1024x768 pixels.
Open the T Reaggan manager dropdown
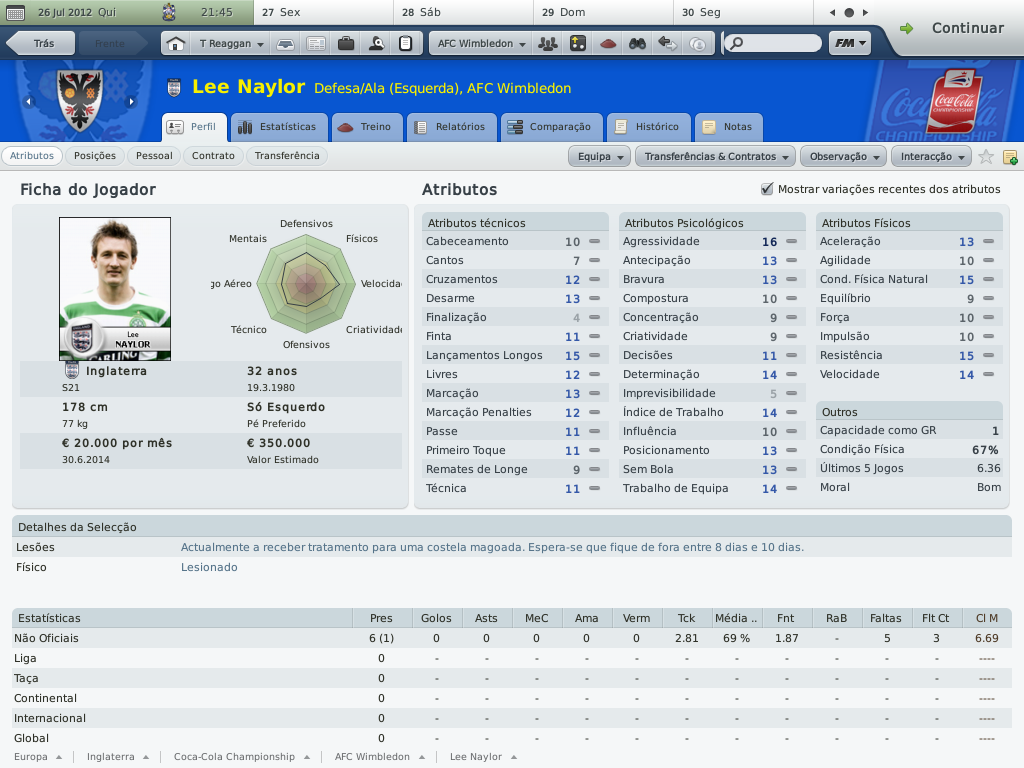pos(231,44)
